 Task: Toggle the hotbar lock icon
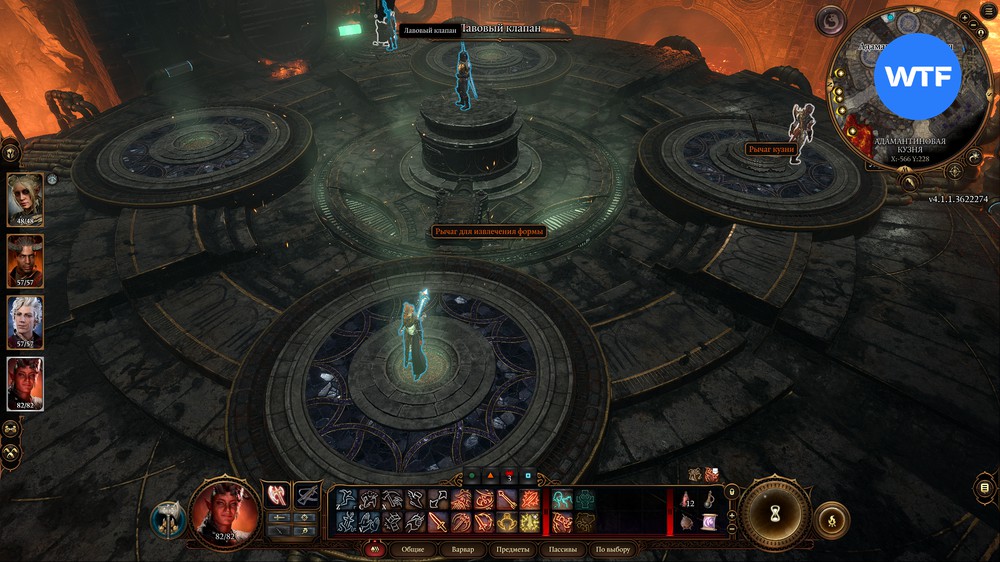(x=732, y=492)
